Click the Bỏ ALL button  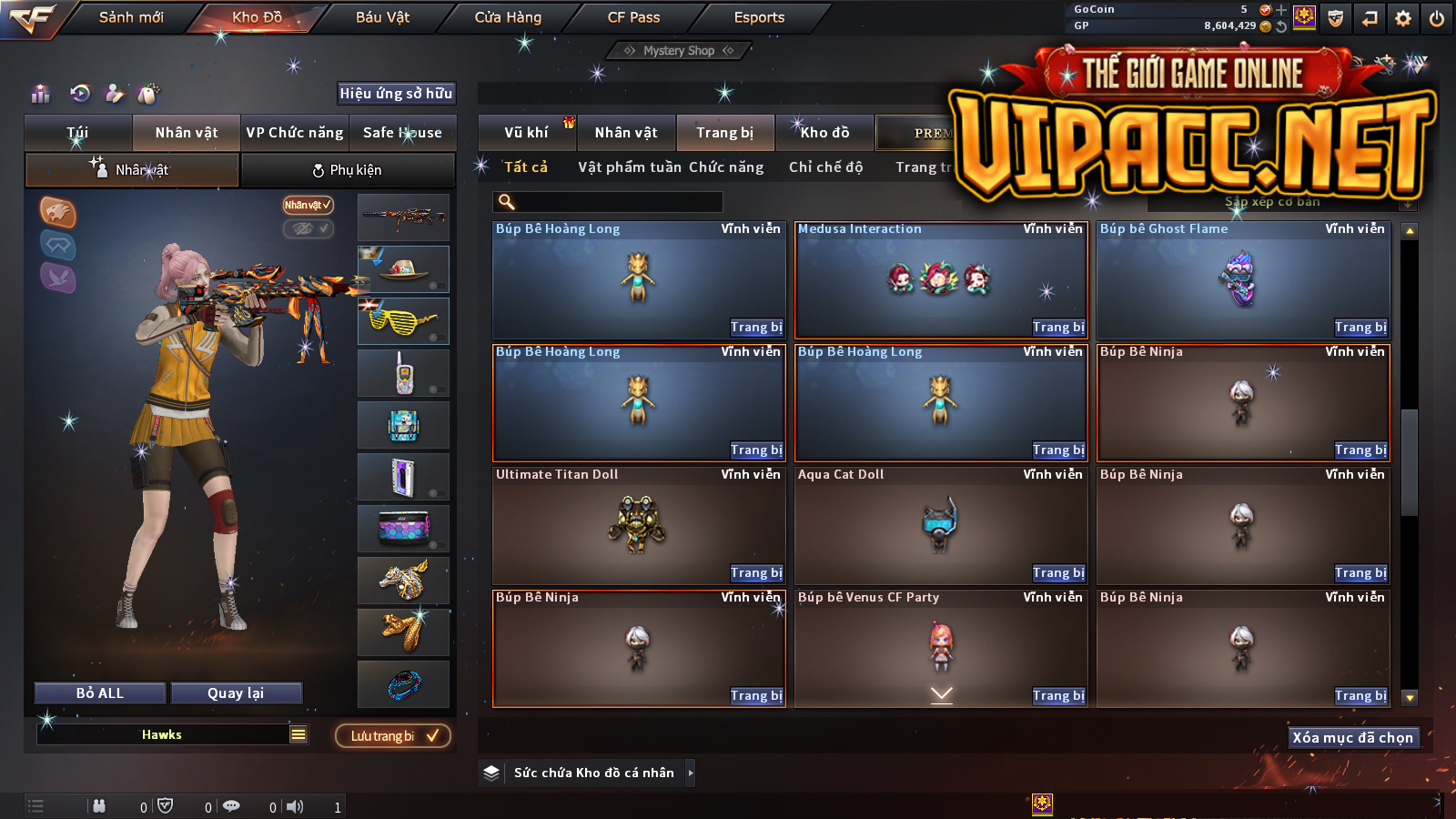[x=100, y=693]
